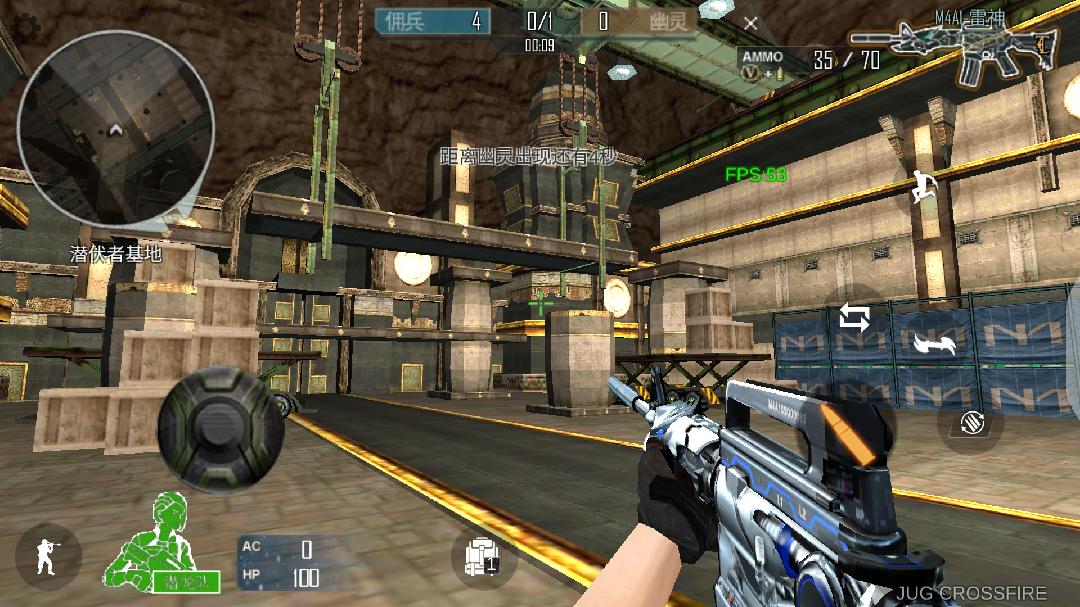Tap the jump button with leaping figure
1080x607 pixels.
(x=923, y=186)
